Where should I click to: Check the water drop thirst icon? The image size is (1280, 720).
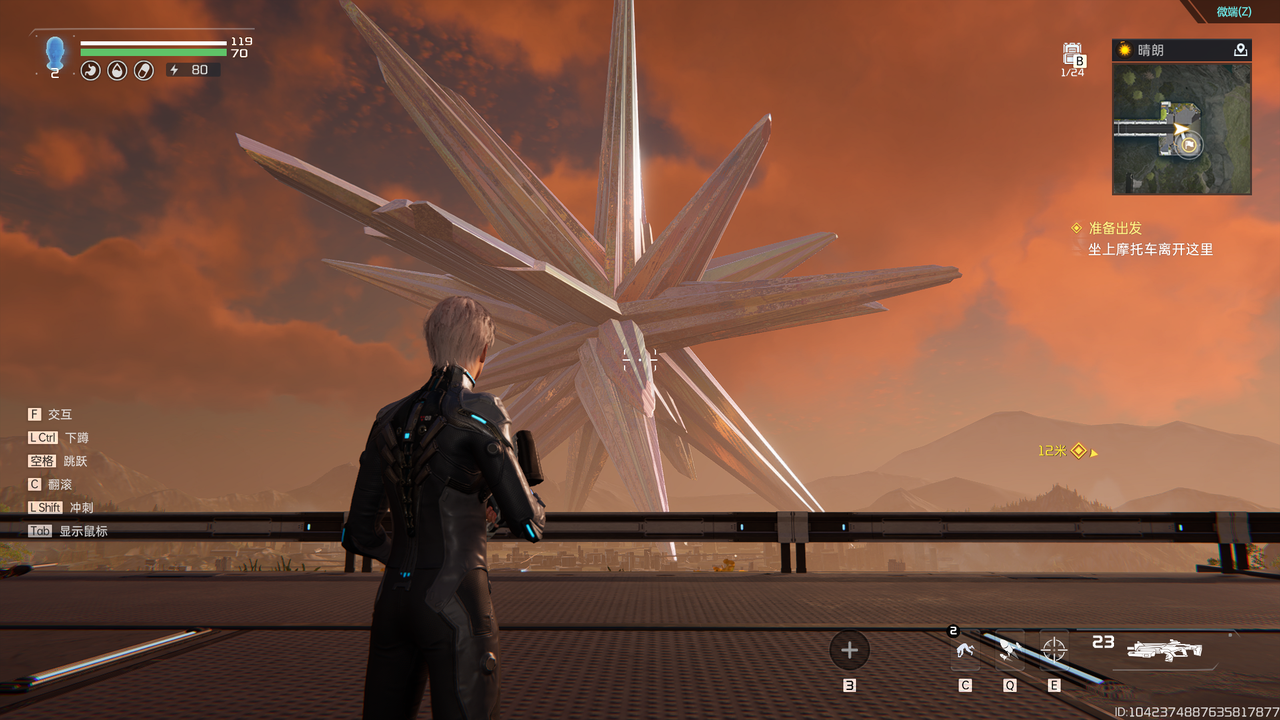(x=117, y=70)
